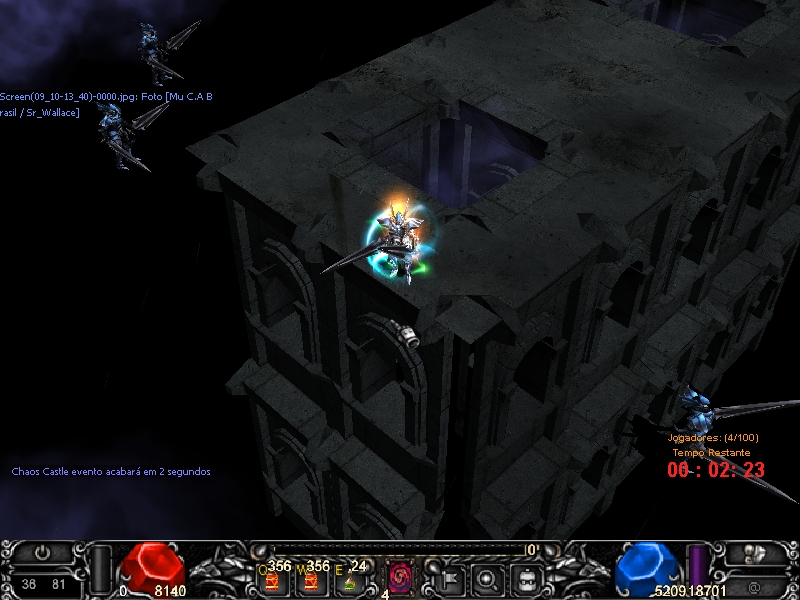This screenshot has width=800, height=600.
Task: Use the W slot red potion
Action: (x=309, y=579)
